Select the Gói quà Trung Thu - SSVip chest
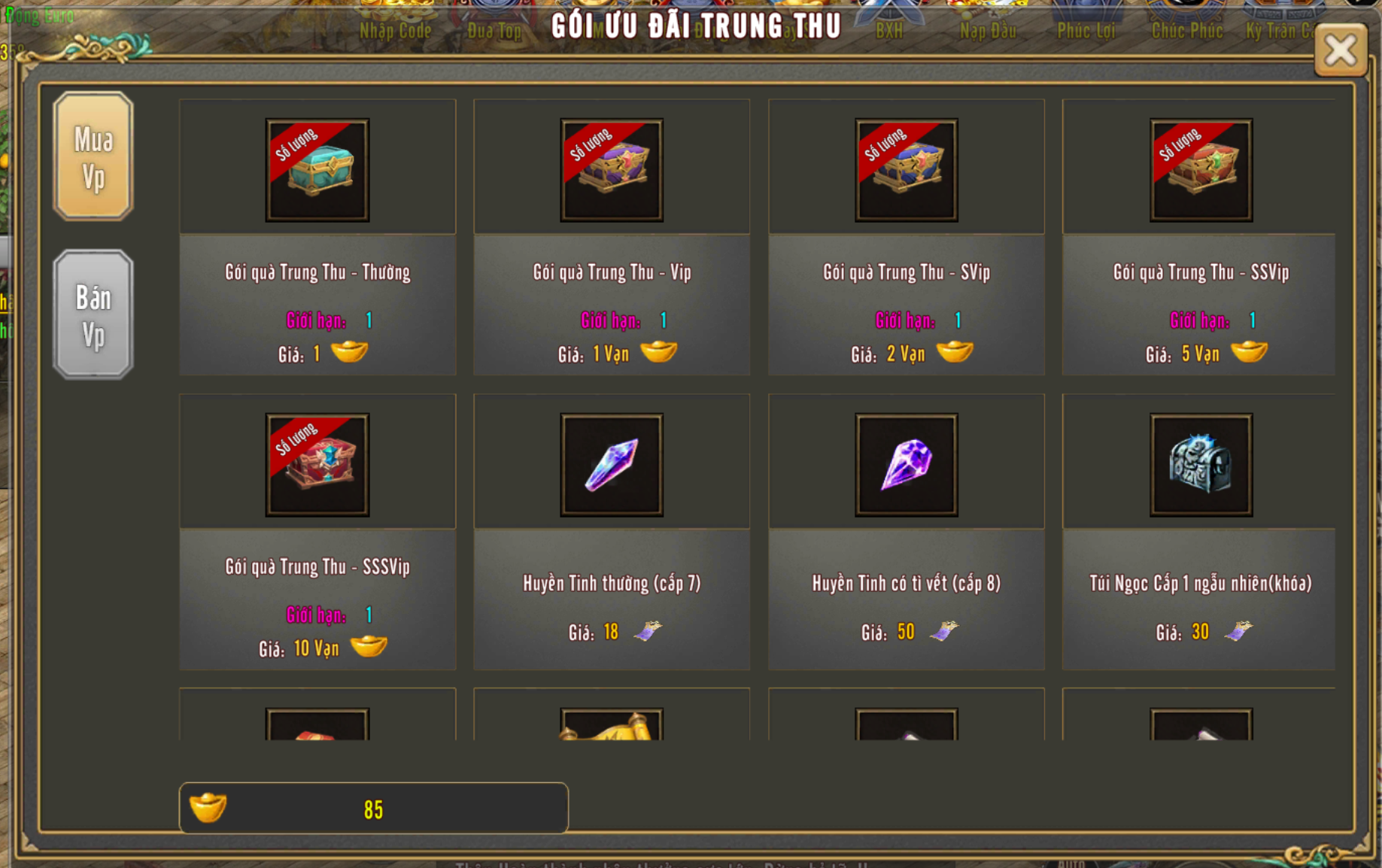The width and height of the screenshot is (1382, 868). pos(1201,170)
